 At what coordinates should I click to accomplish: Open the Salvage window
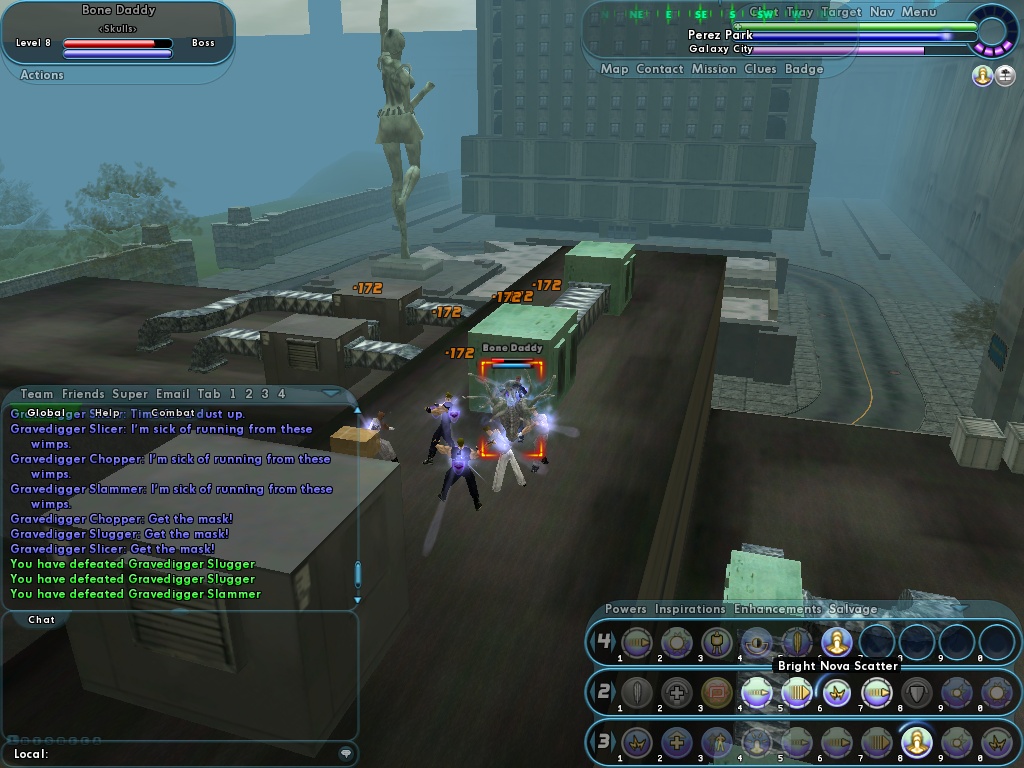(853, 609)
